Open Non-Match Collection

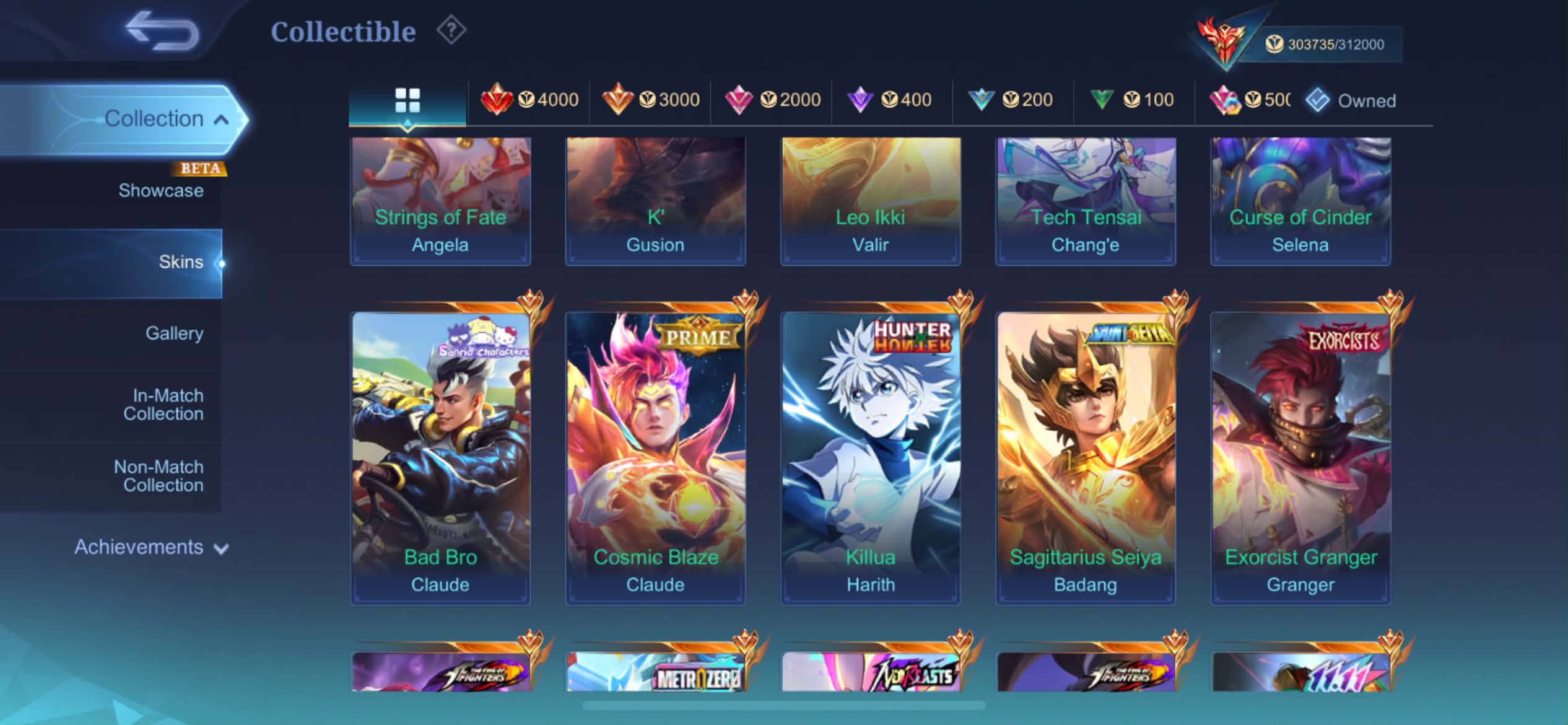(x=159, y=476)
